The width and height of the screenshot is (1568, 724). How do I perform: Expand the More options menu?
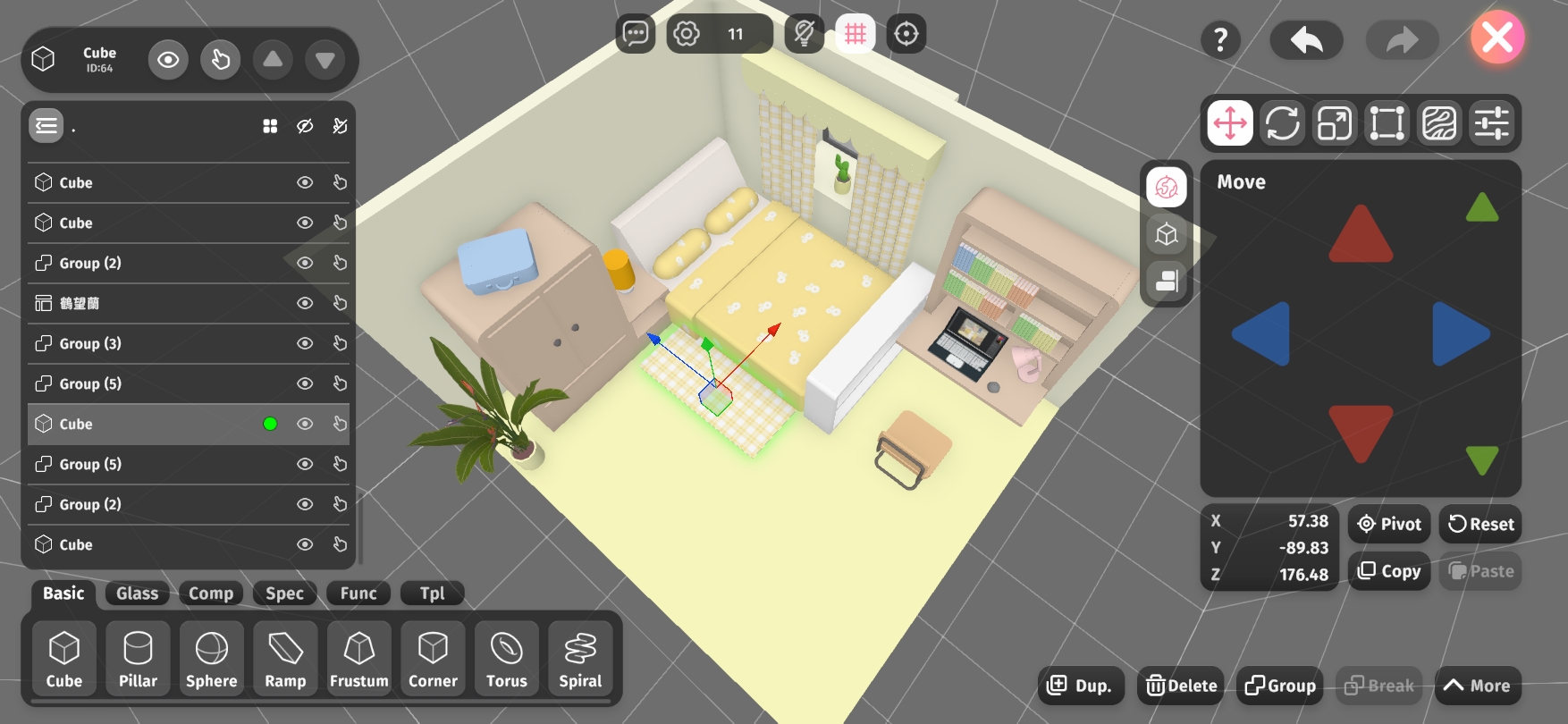point(1477,686)
